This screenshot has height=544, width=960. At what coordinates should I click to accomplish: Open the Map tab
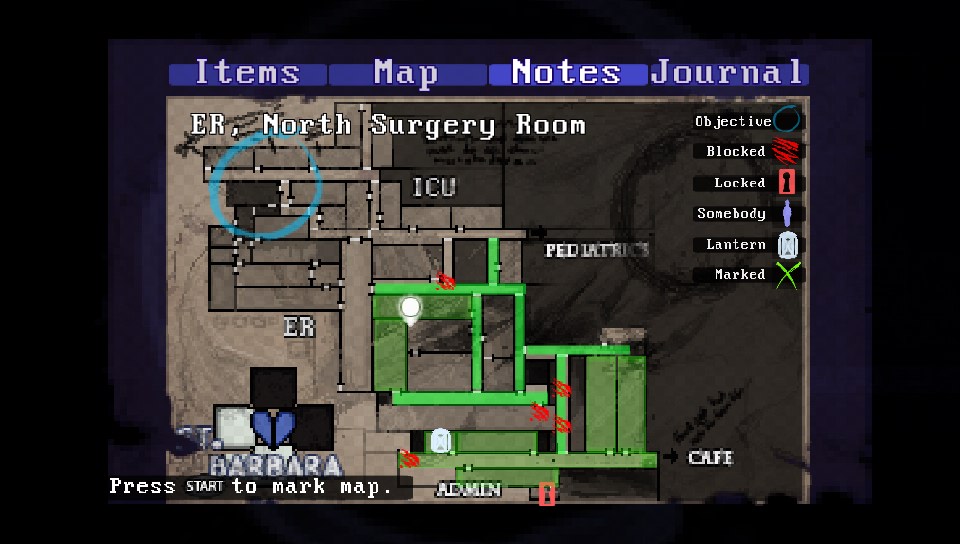pyautogui.click(x=406, y=73)
